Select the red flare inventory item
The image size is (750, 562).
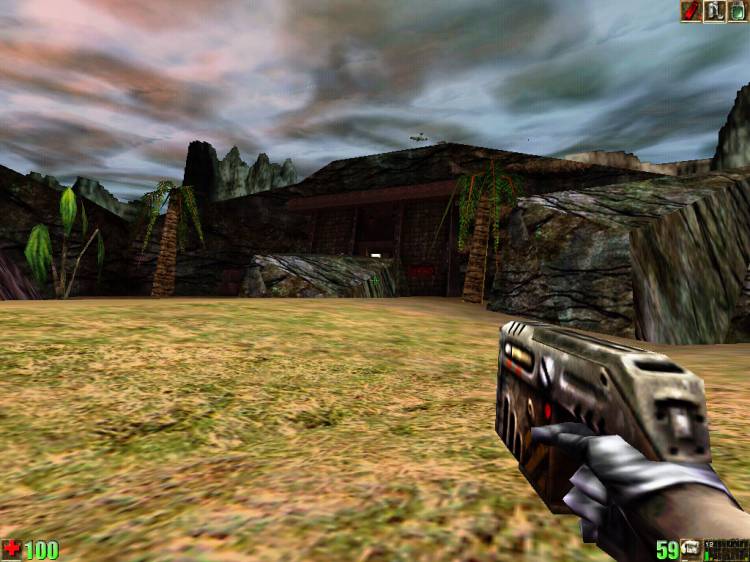[691, 11]
